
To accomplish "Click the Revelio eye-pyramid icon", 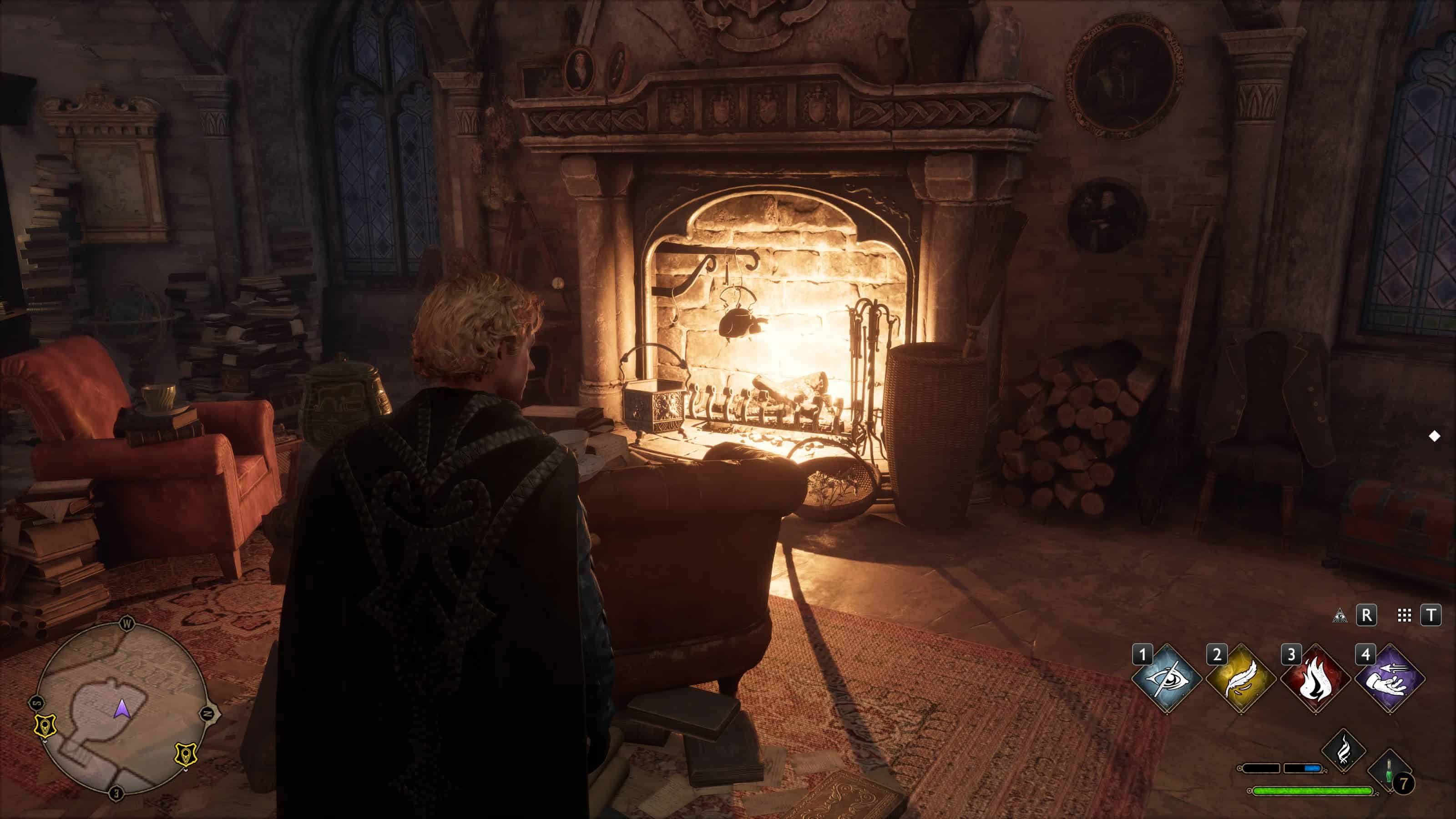I will [x=1340, y=616].
